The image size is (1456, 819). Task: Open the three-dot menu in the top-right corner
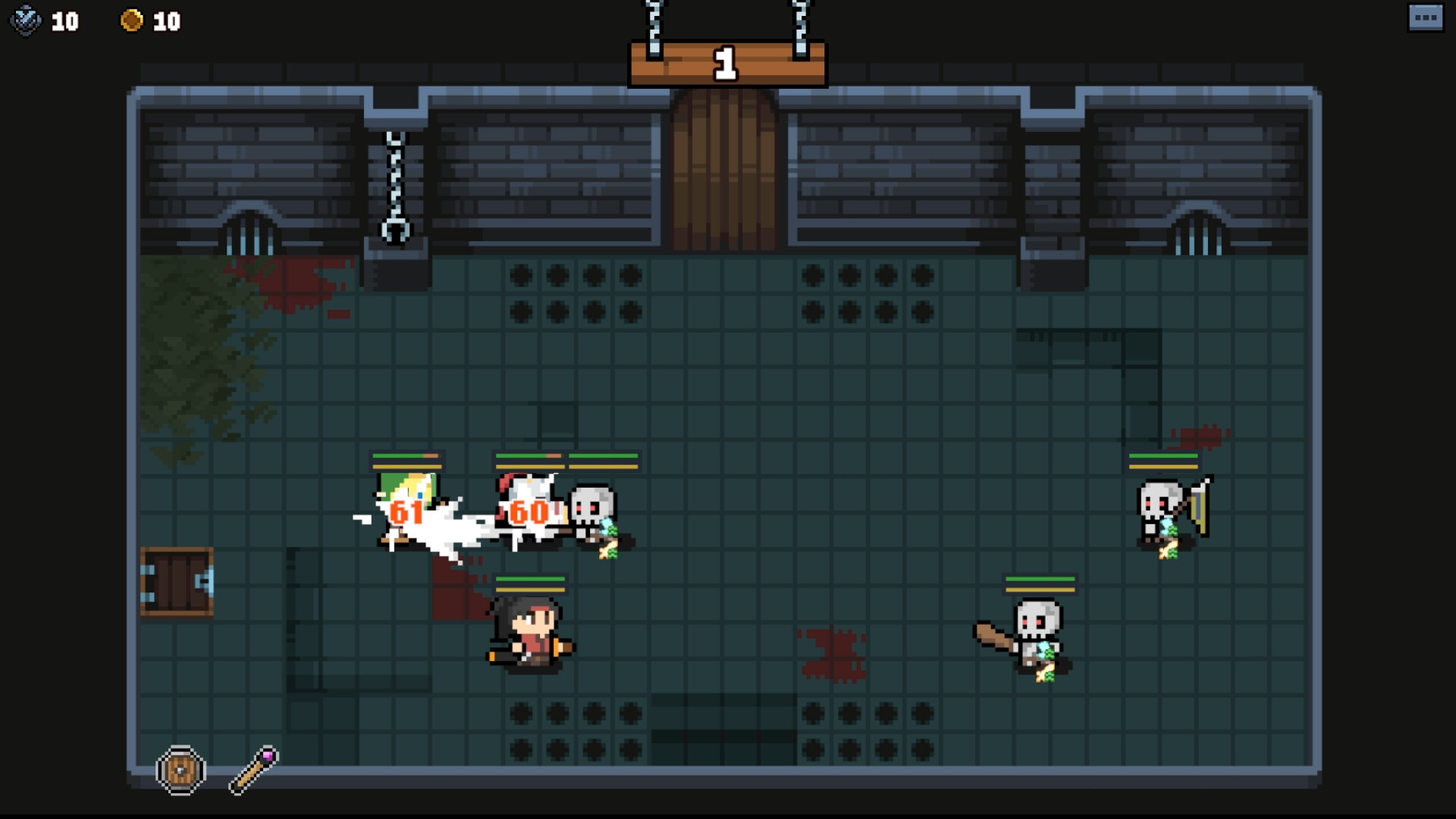(x=1425, y=17)
